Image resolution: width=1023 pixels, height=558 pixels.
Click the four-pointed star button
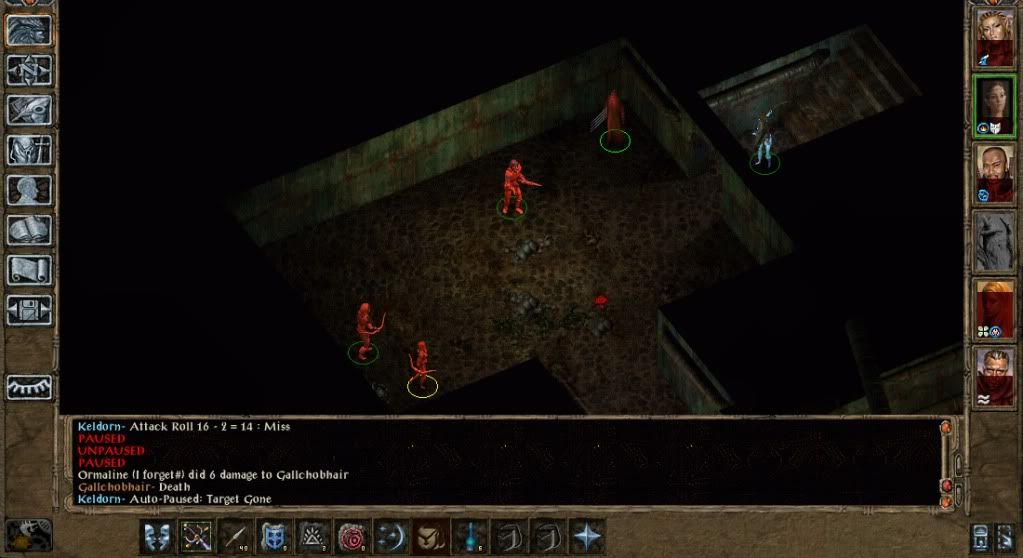point(586,535)
